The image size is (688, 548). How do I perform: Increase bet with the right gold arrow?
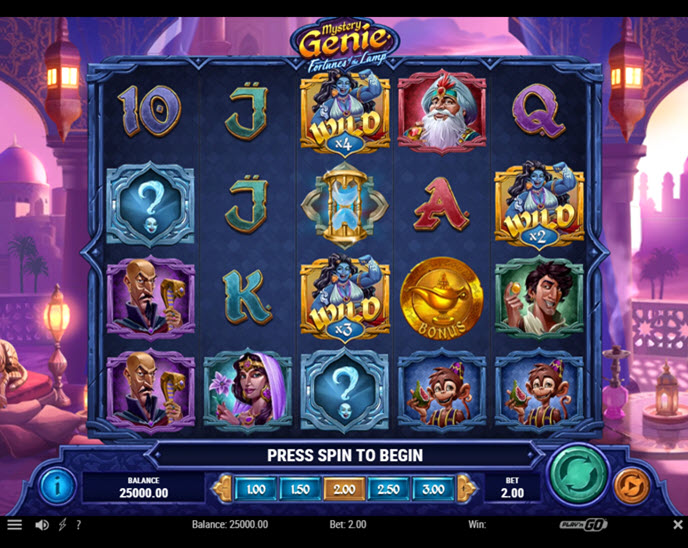tap(465, 489)
